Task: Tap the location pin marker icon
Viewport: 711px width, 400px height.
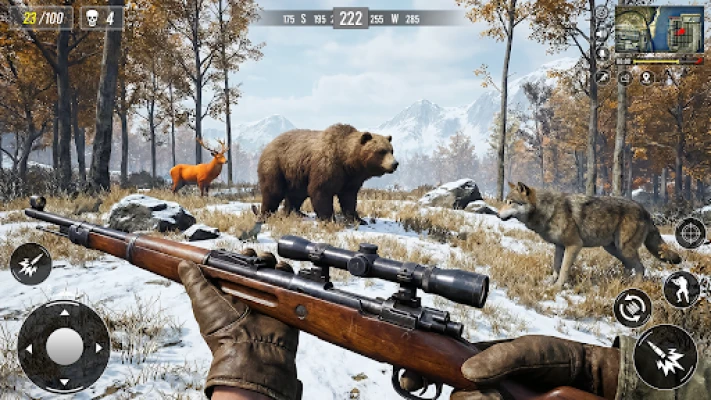Action: (x=646, y=77)
